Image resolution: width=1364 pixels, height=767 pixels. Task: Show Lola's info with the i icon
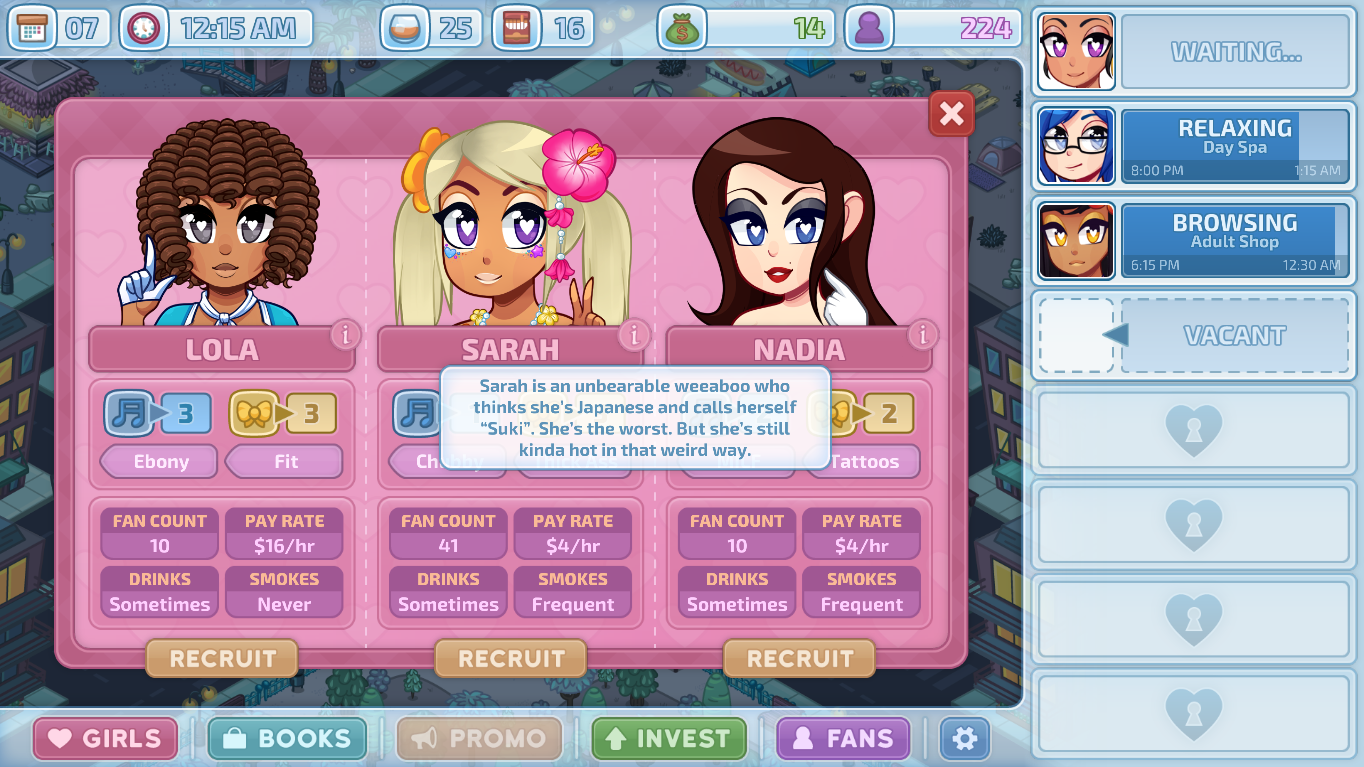coord(345,335)
